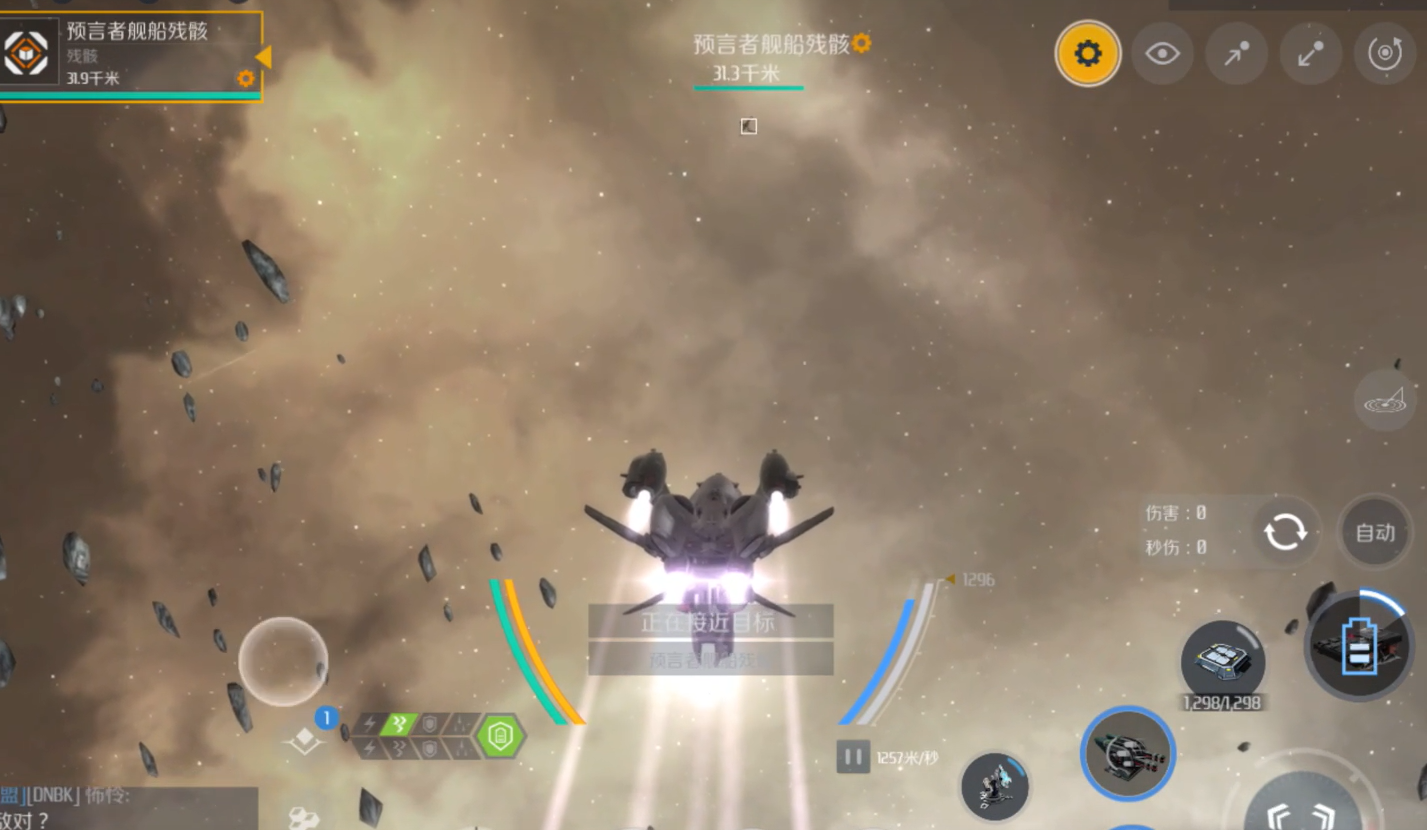The height and width of the screenshot is (830, 1427).
Task: Click the yellow gear interact button
Action: coord(1088,53)
